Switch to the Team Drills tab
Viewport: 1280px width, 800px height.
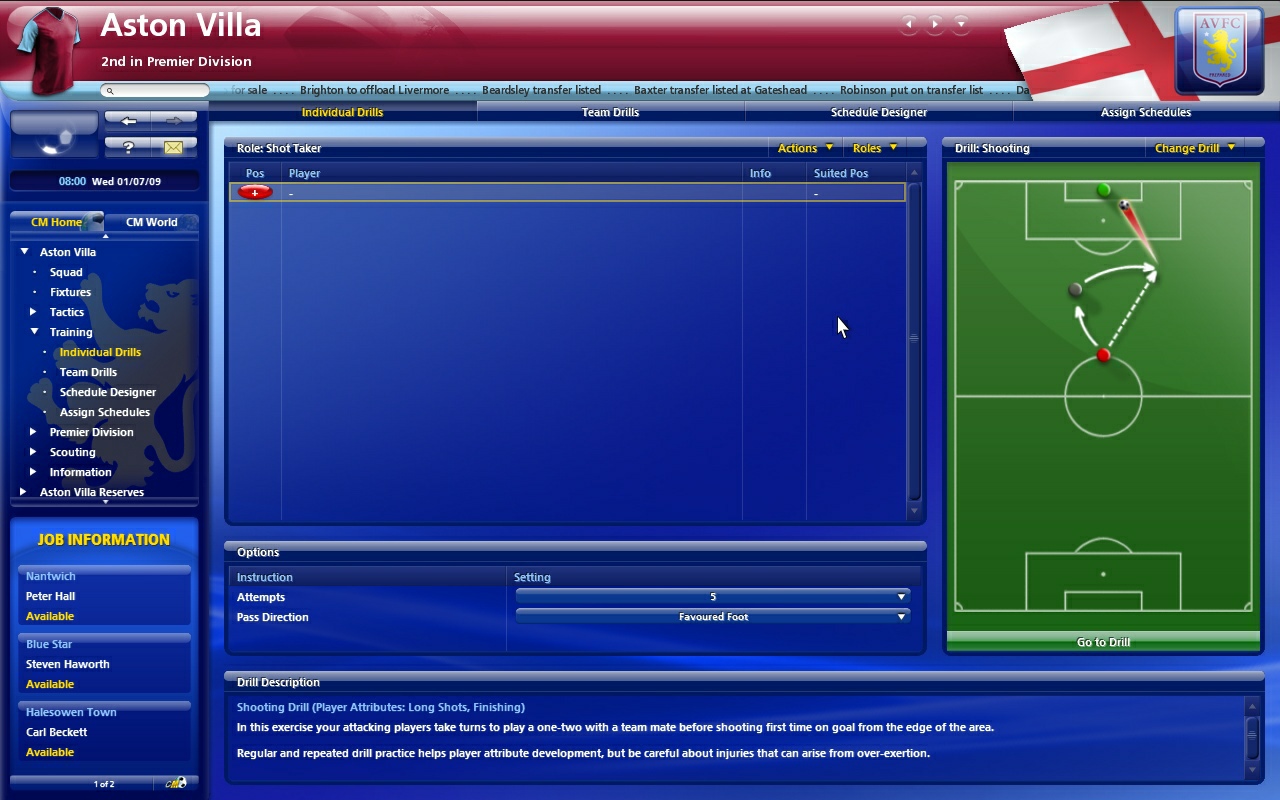609,112
